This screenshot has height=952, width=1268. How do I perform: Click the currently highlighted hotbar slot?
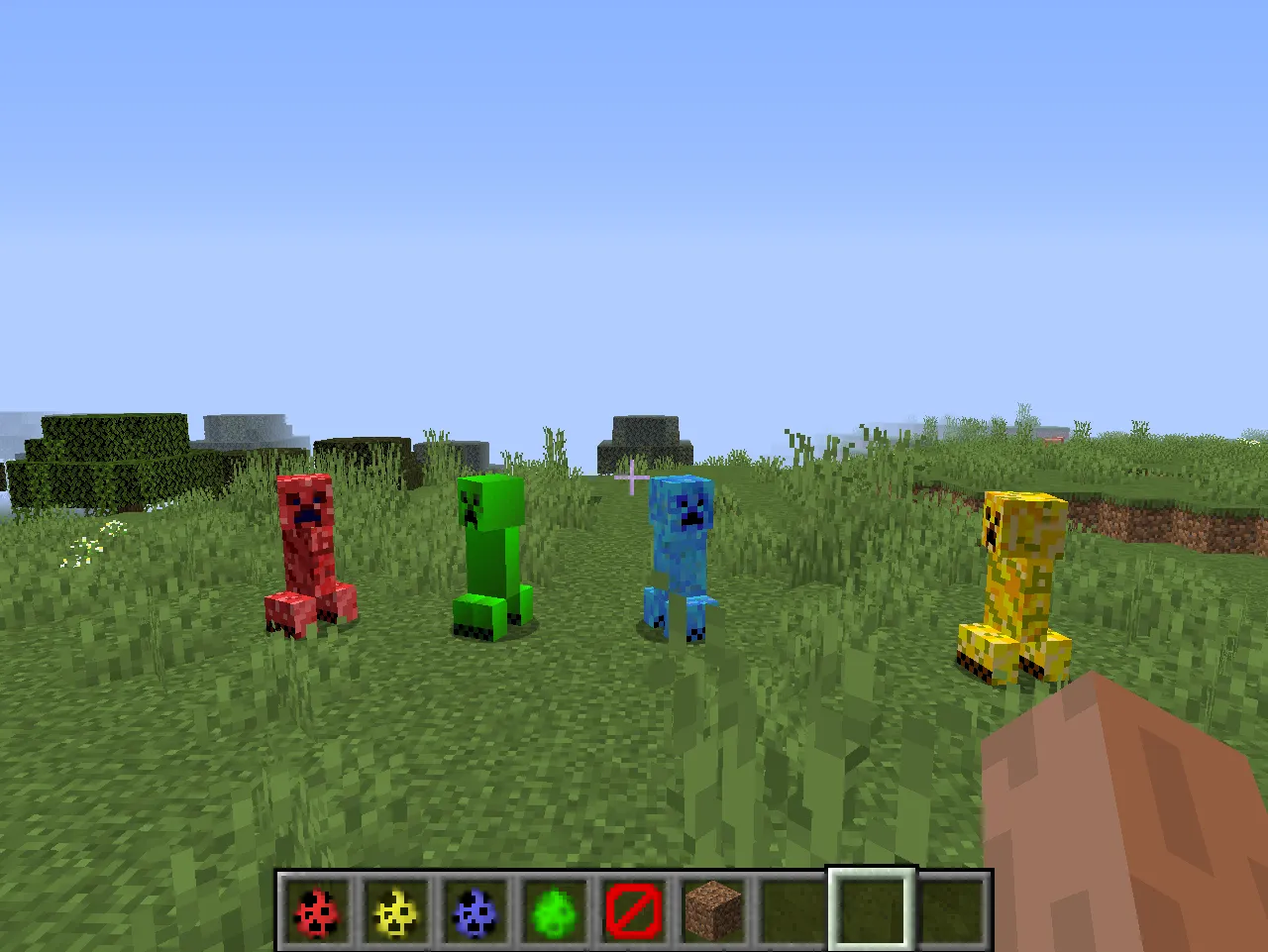871,913
